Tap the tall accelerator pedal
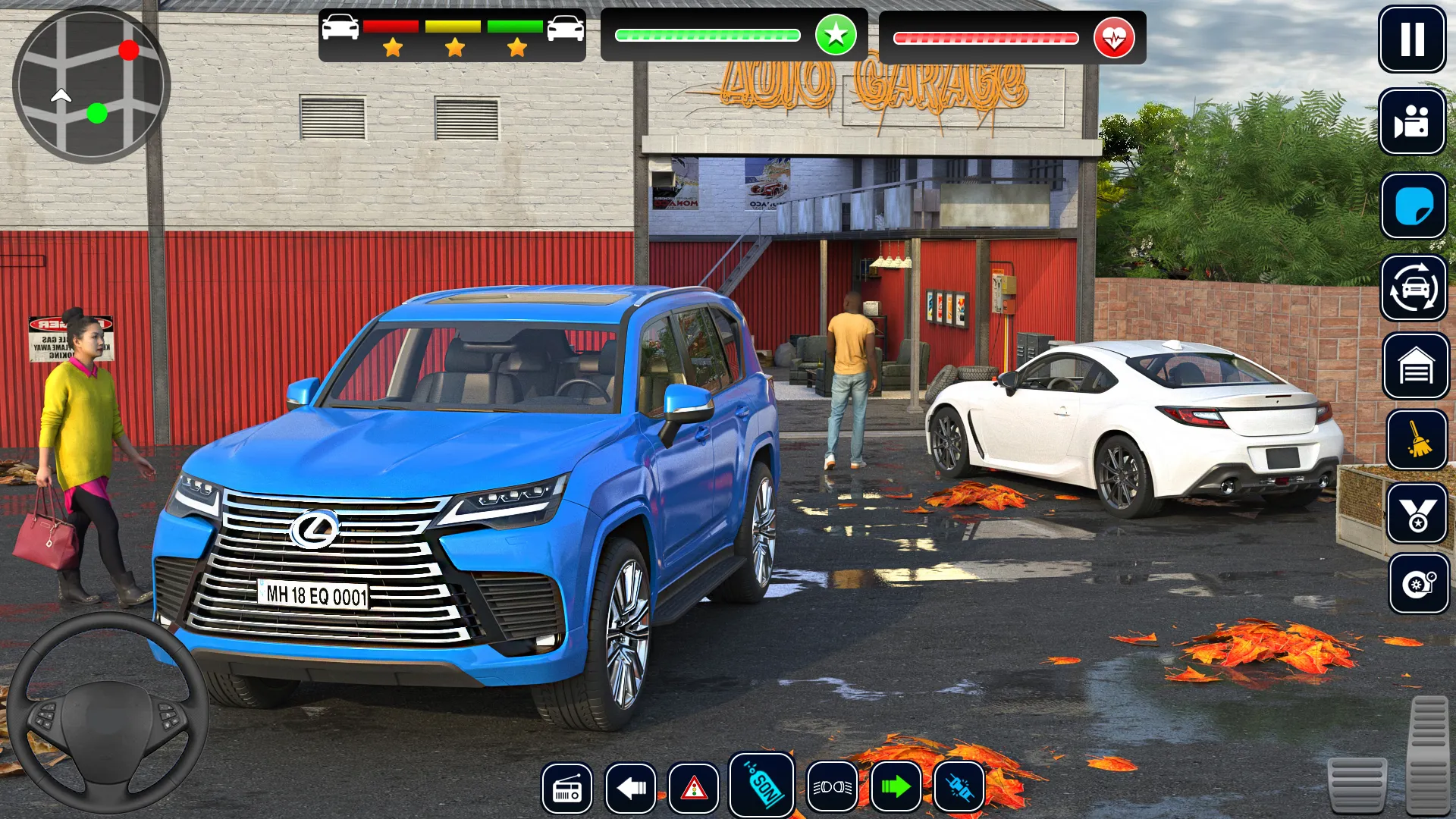The height and width of the screenshot is (819, 1456). (x=1429, y=755)
